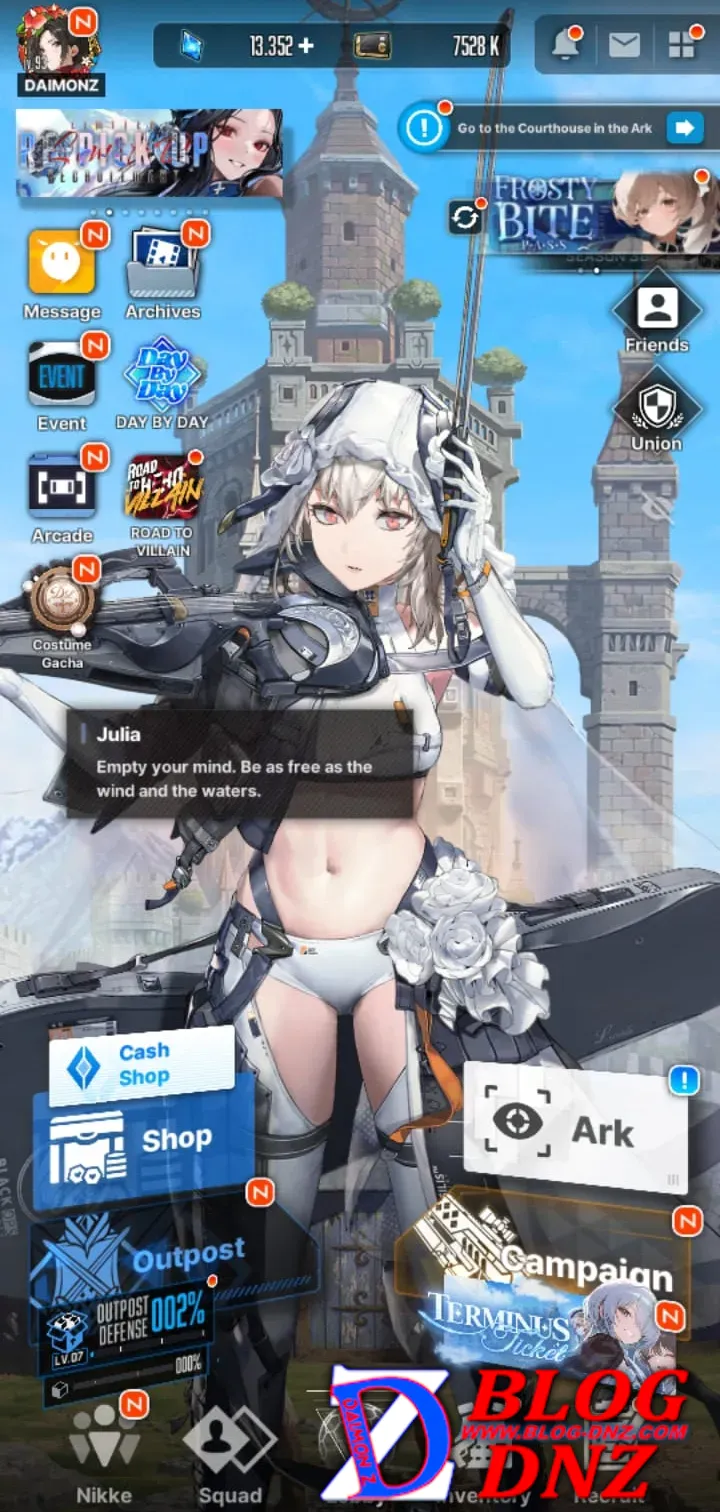This screenshot has width=720, height=1512.
Task: Enter the Ark
Action: [575, 1129]
